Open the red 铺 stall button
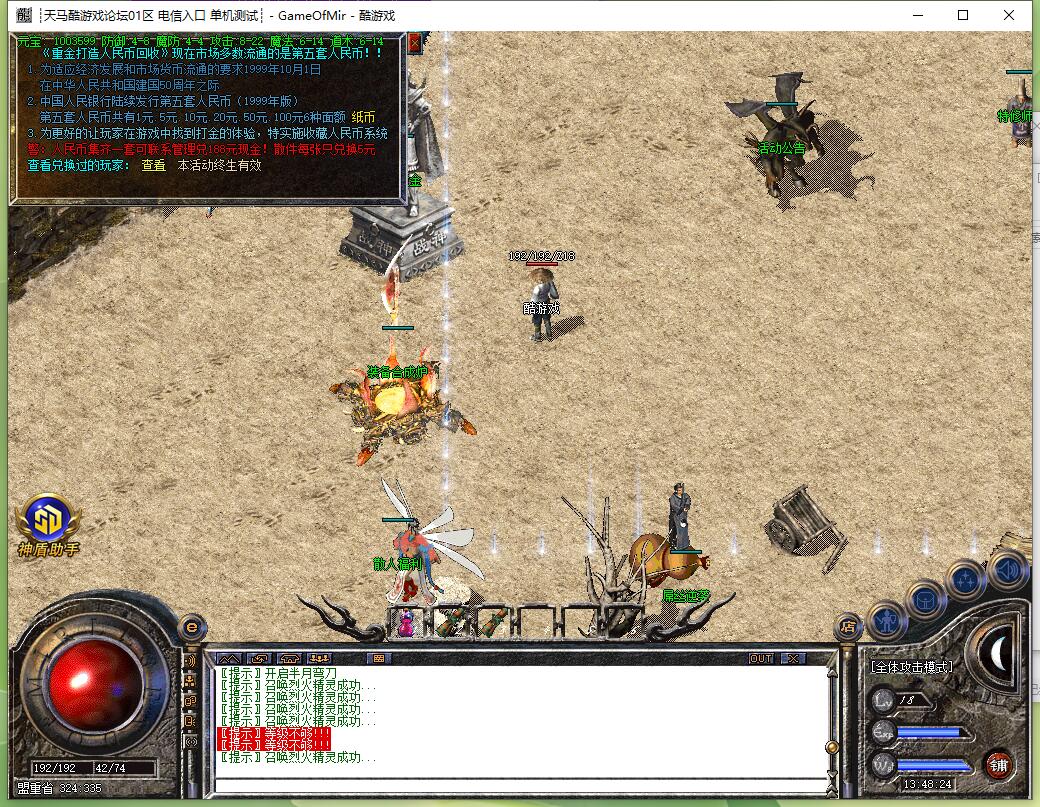This screenshot has height=807, width=1040. 997,765
